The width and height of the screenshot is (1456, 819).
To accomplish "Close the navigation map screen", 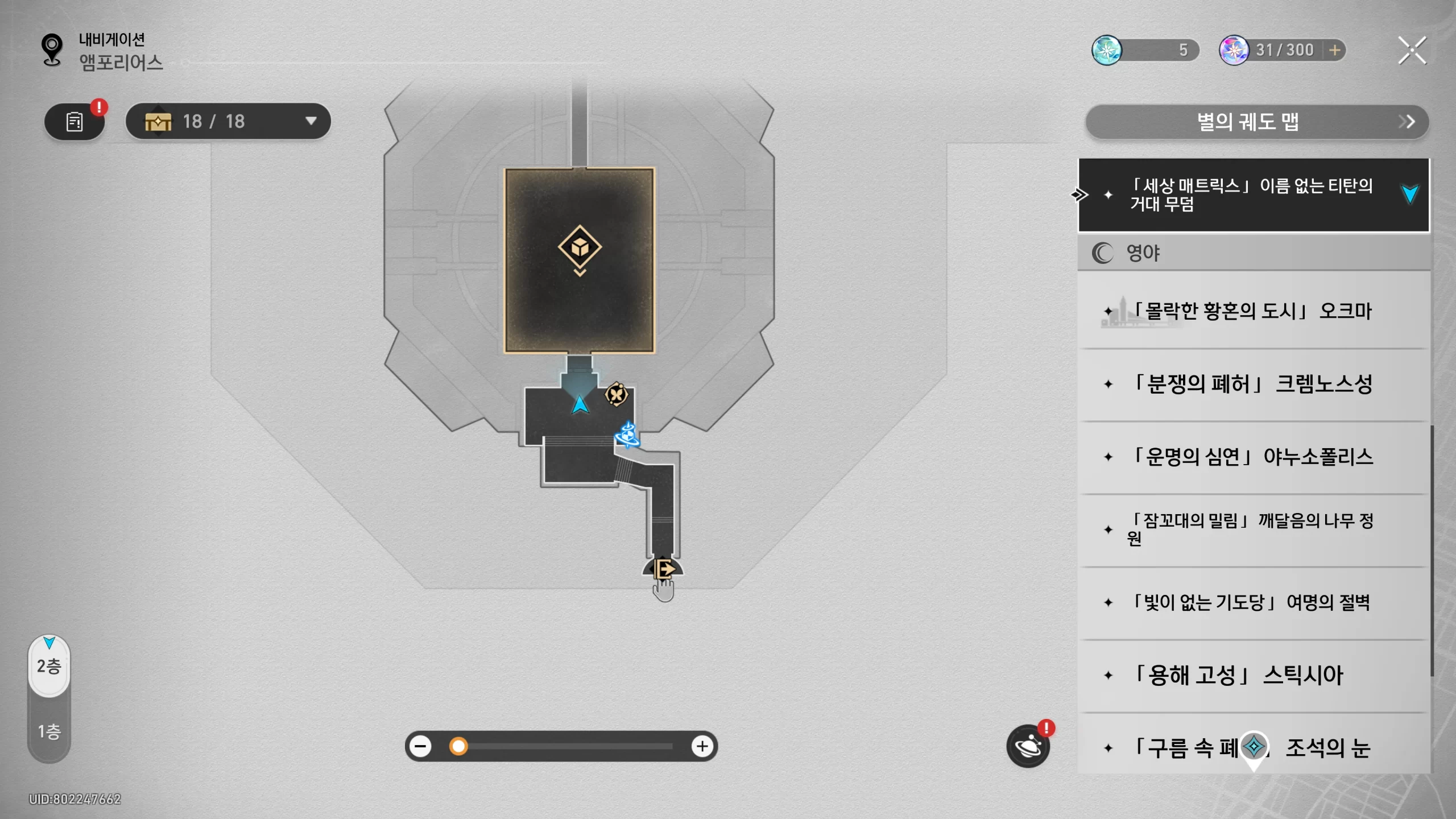I will pos(1412,51).
